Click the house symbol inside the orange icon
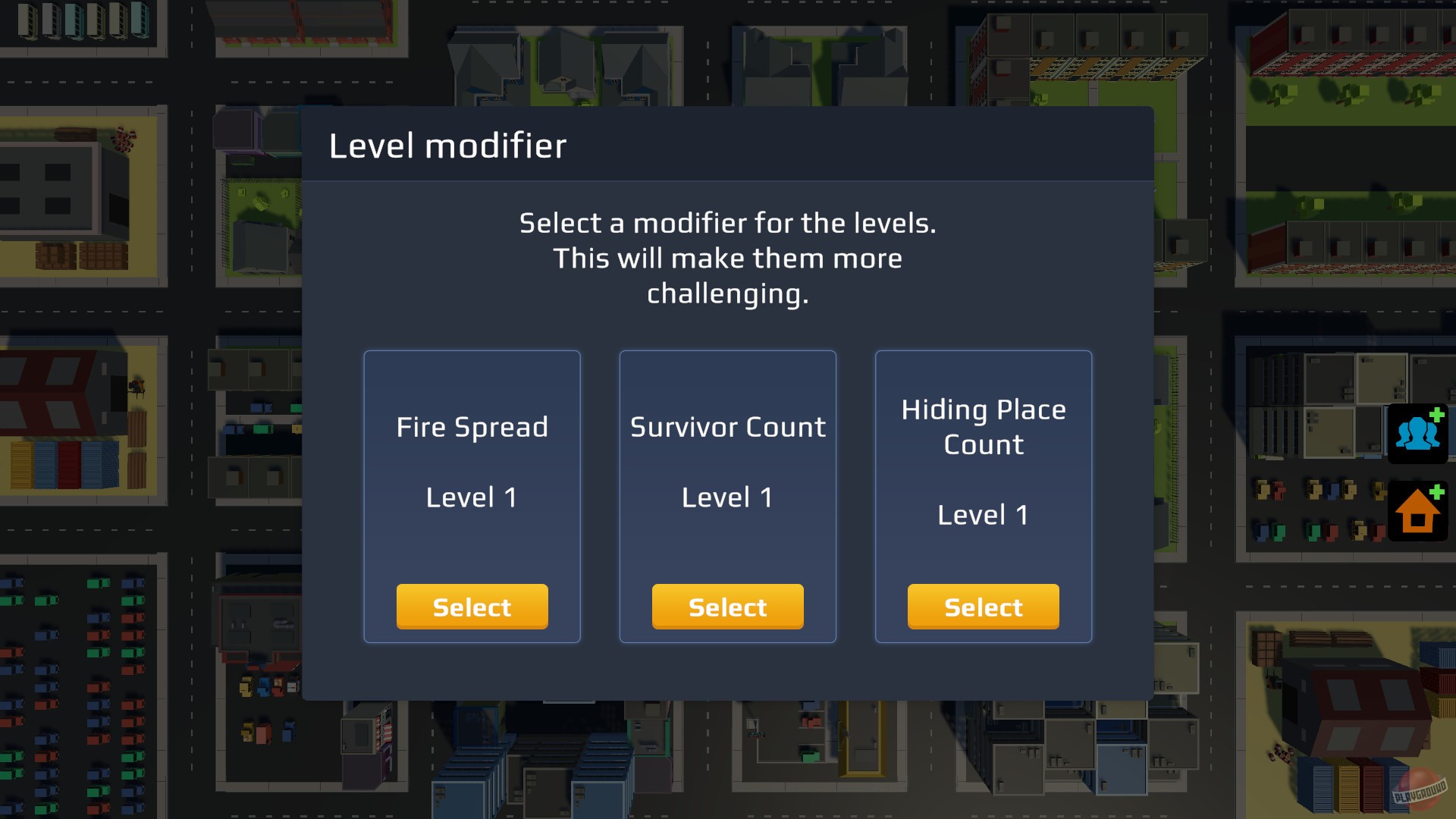Image resolution: width=1456 pixels, height=819 pixels. tap(1417, 514)
